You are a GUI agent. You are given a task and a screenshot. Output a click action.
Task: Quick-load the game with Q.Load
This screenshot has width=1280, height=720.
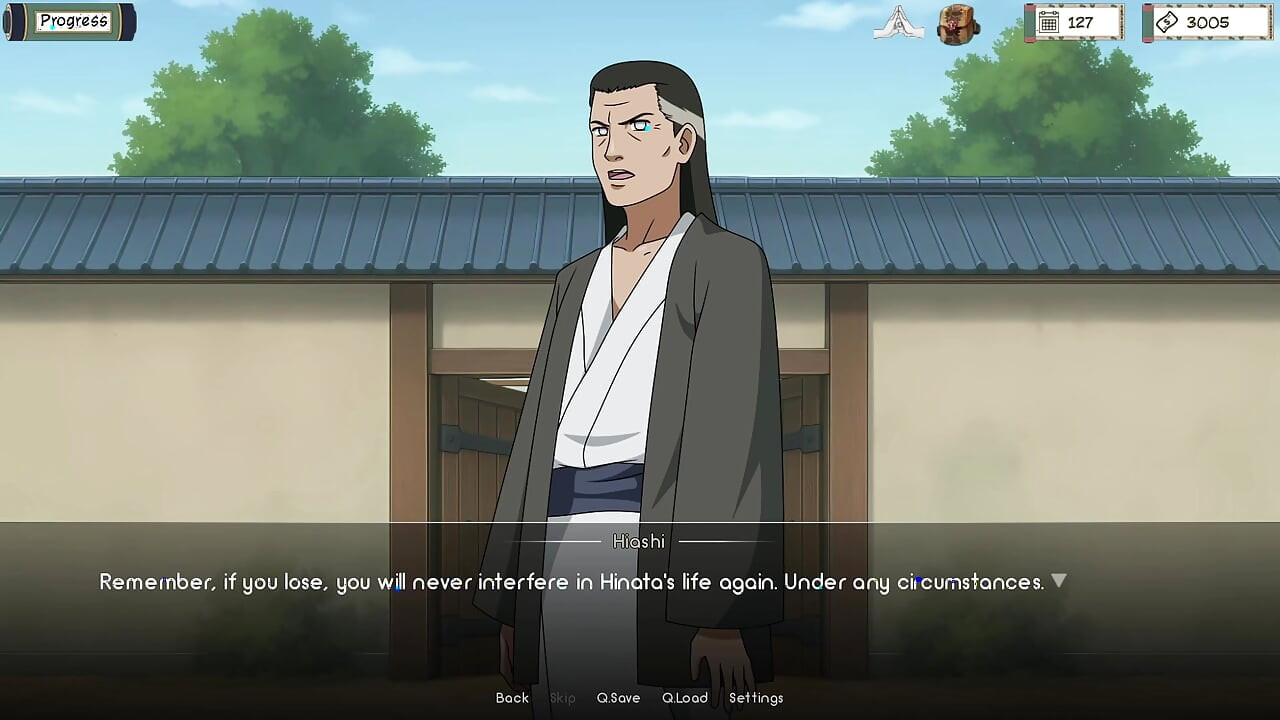[685, 698]
